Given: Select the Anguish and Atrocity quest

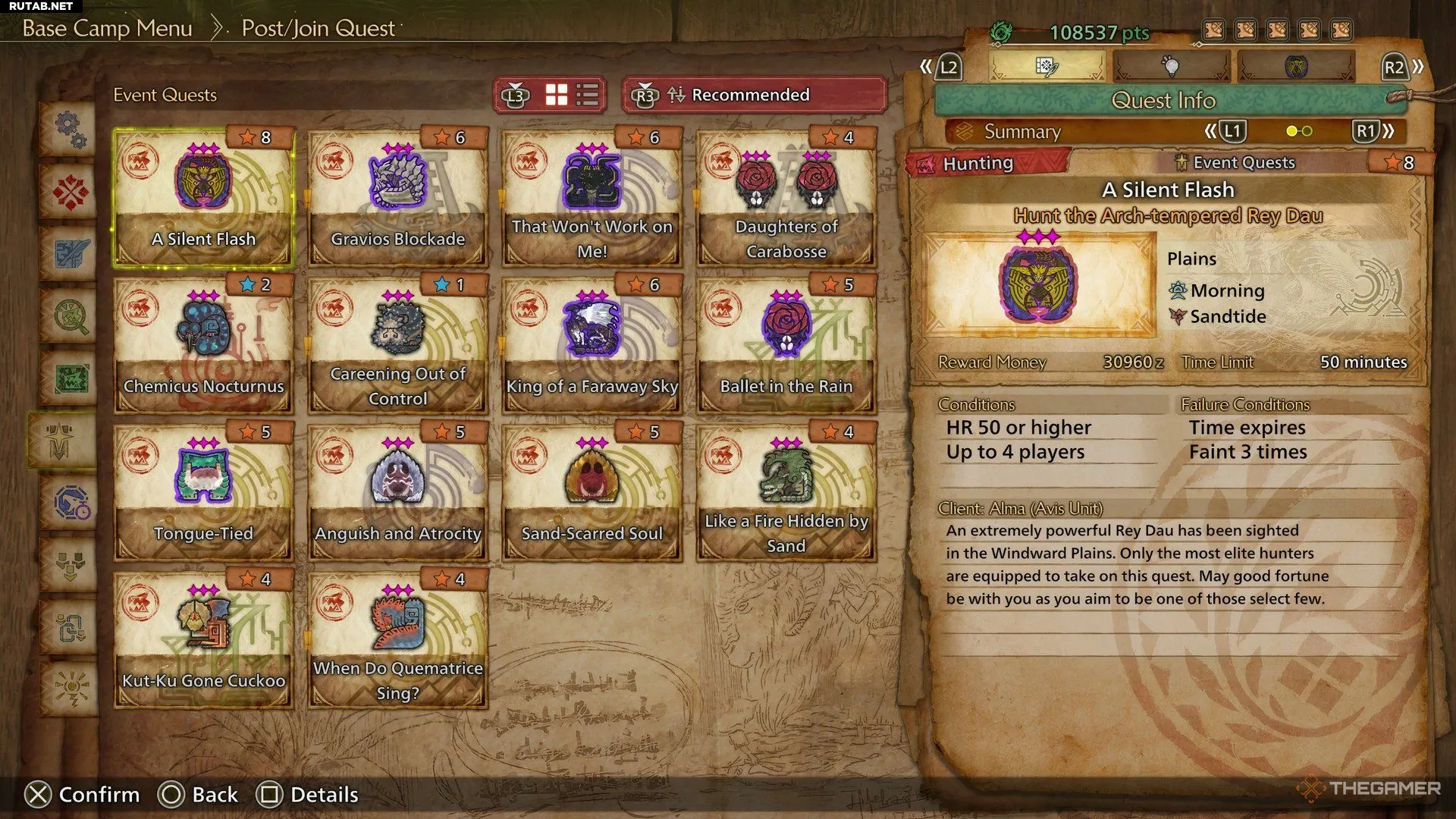Looking at the screenshot, I should [x=397, y=493].
